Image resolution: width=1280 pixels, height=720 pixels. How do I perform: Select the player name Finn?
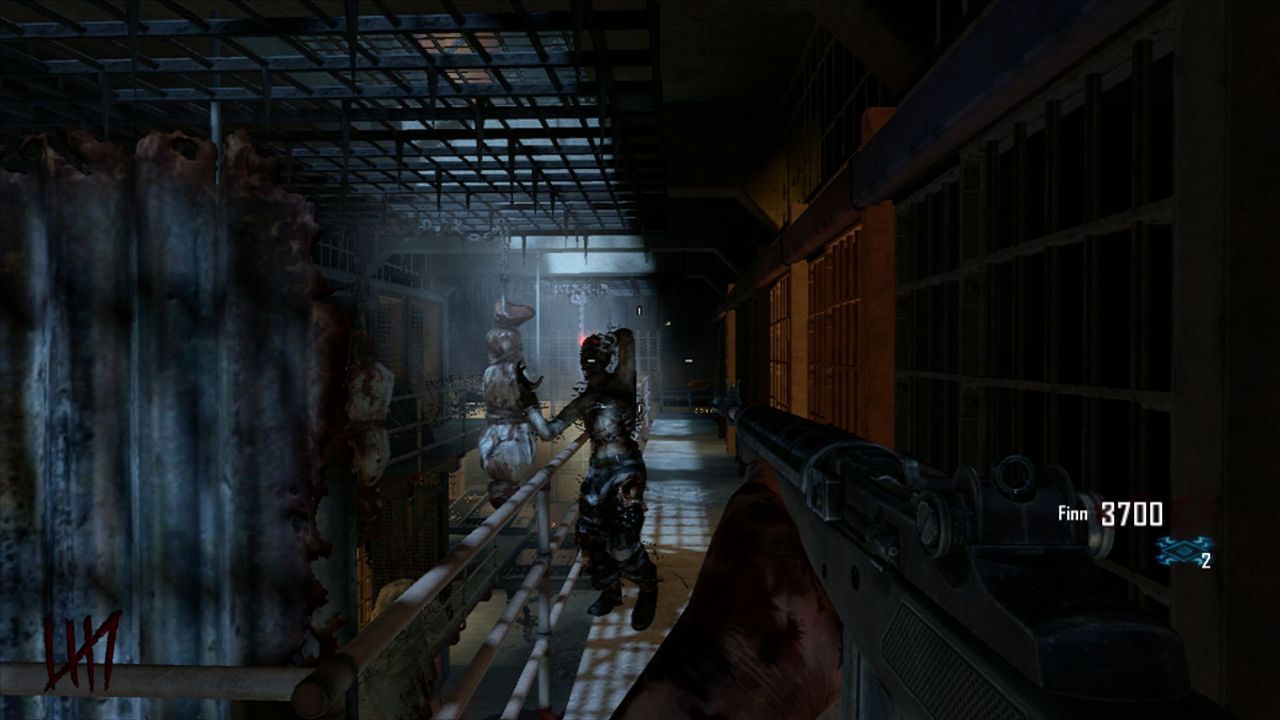click(1075, 514)
